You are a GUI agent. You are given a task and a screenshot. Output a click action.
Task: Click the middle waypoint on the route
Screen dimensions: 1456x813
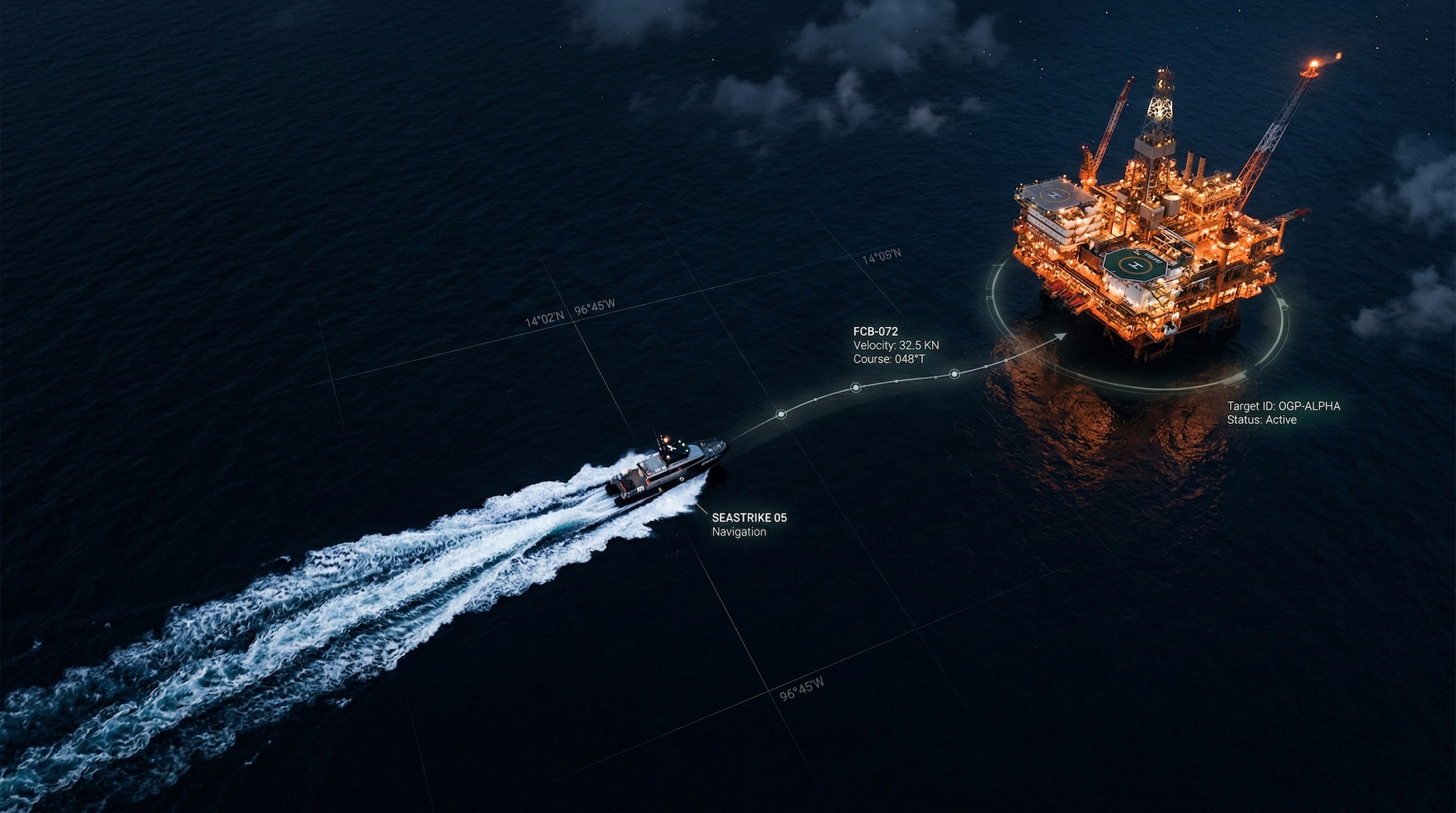[x=855, y=388]
